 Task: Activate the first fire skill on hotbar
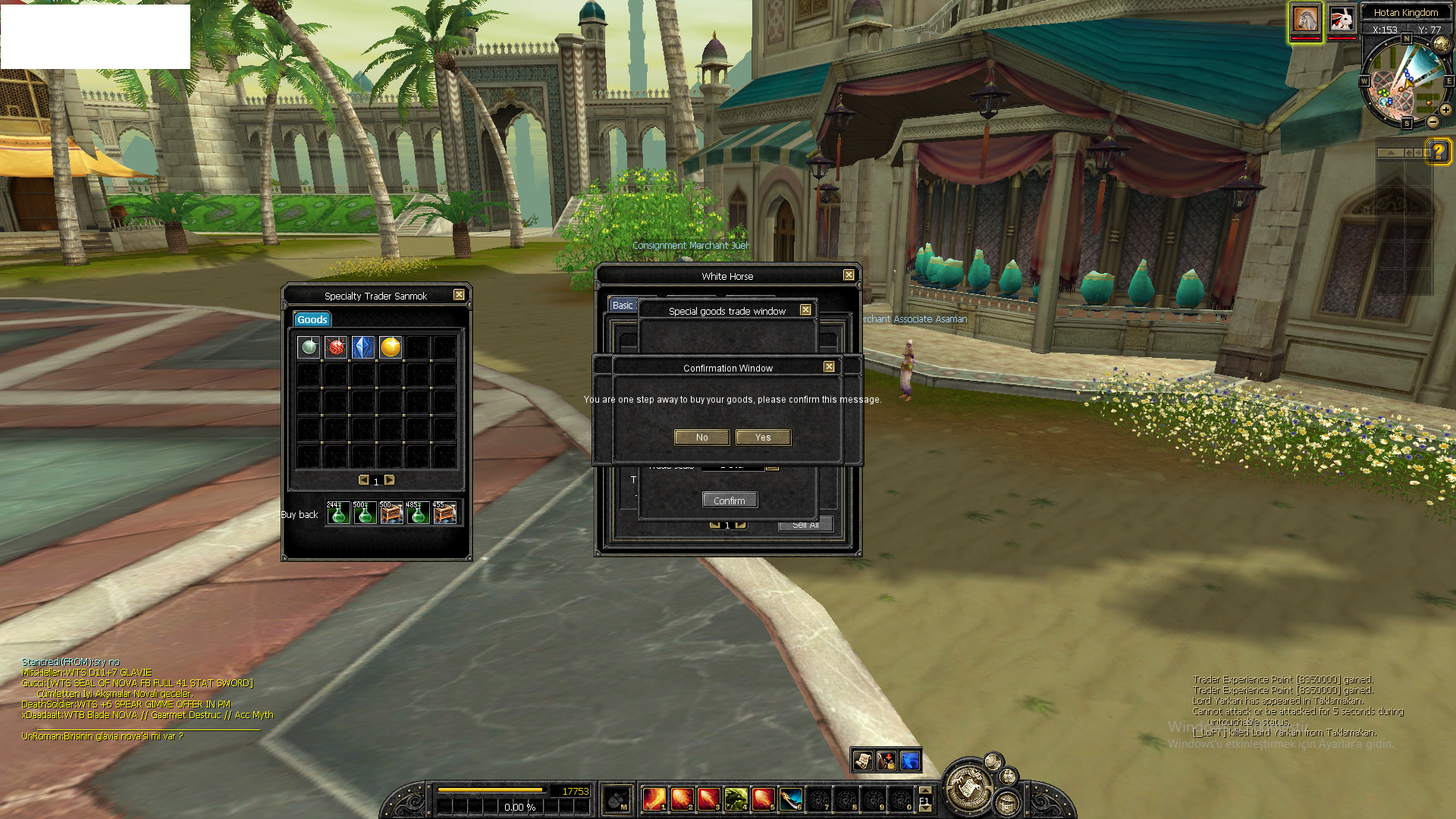tap(654, 799)
